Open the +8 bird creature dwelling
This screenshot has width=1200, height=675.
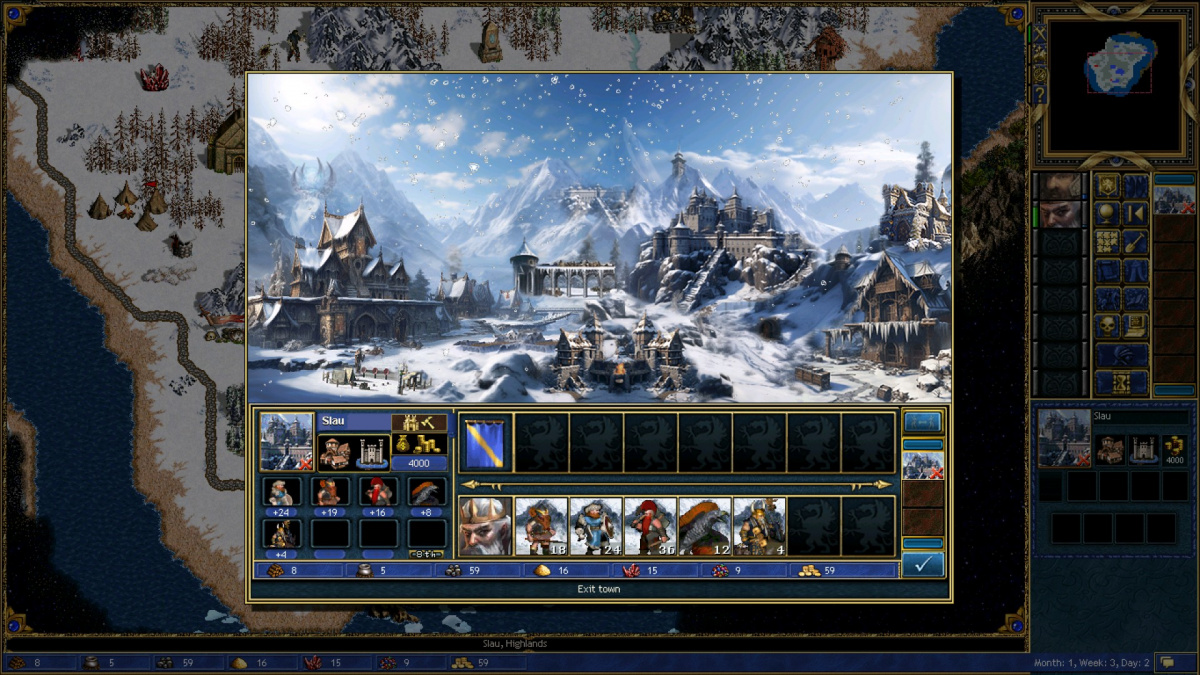(x=427, y=492)
